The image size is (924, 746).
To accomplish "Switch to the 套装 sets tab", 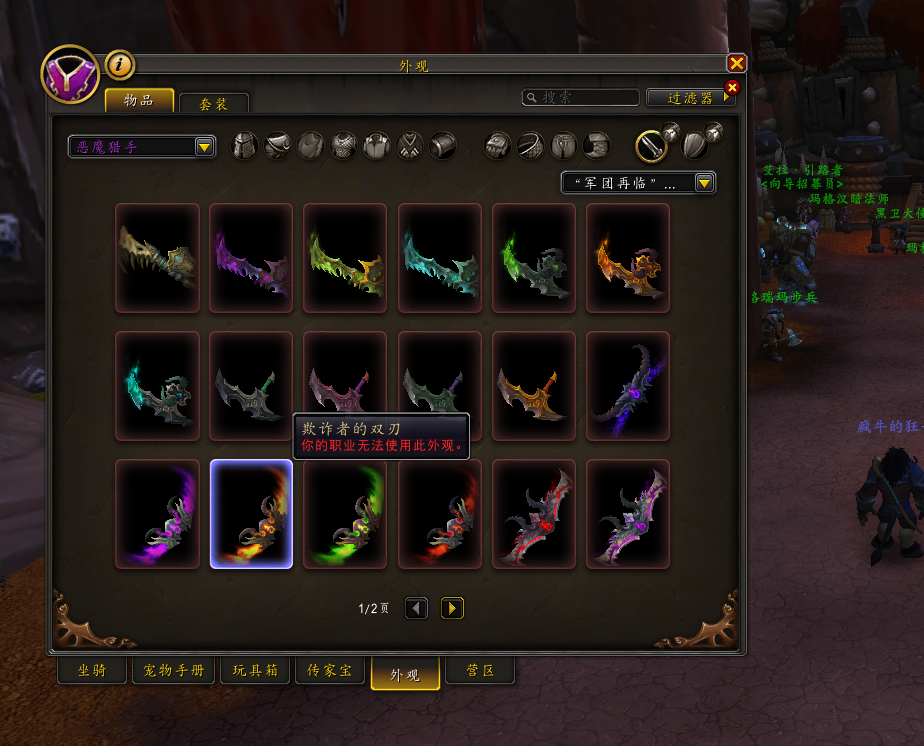I will pos(213,103).
